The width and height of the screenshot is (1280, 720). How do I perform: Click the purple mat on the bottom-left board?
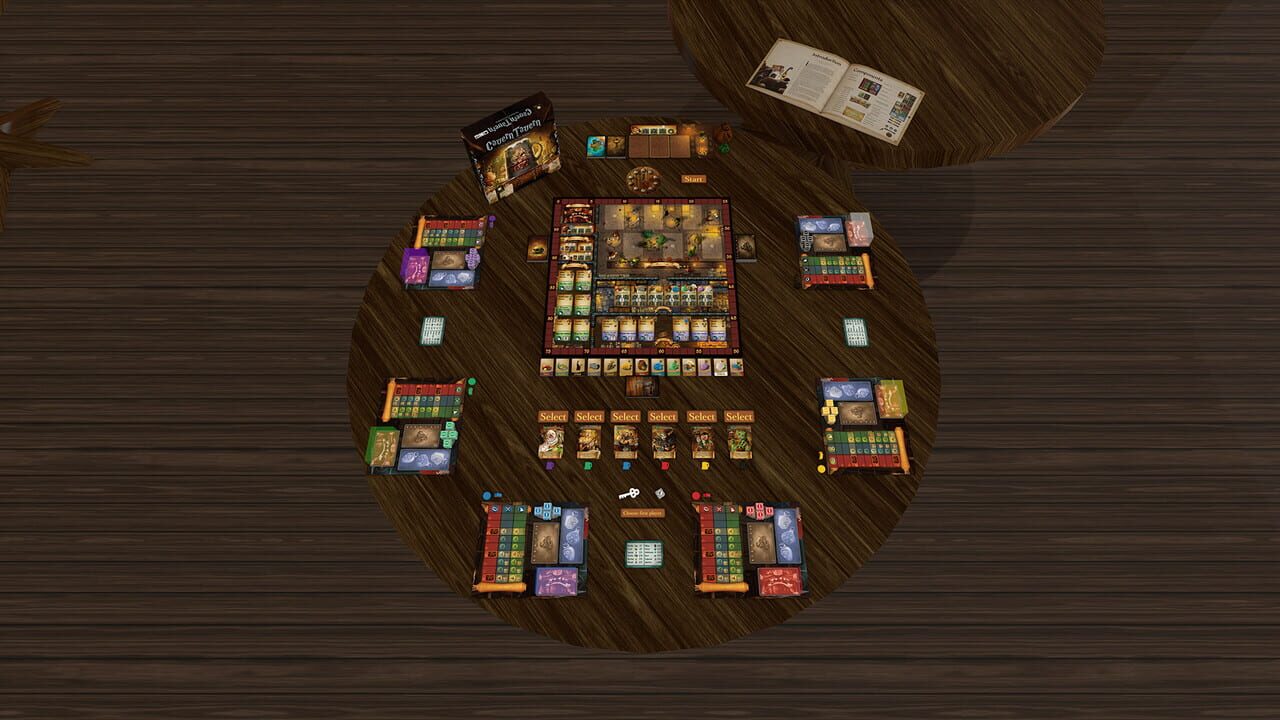tap(557, 580)
